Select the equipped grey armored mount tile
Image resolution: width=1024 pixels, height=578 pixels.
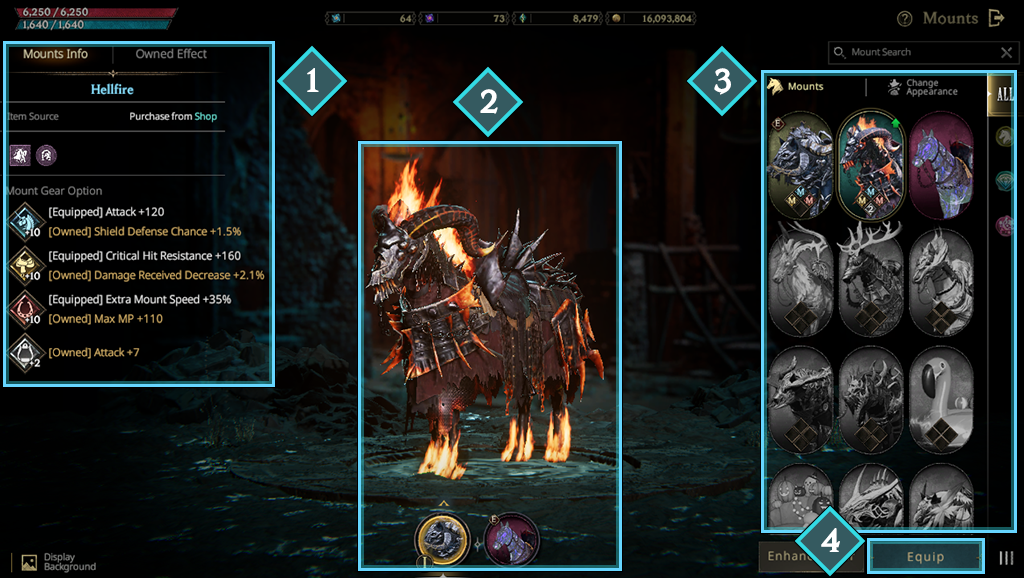801,164
